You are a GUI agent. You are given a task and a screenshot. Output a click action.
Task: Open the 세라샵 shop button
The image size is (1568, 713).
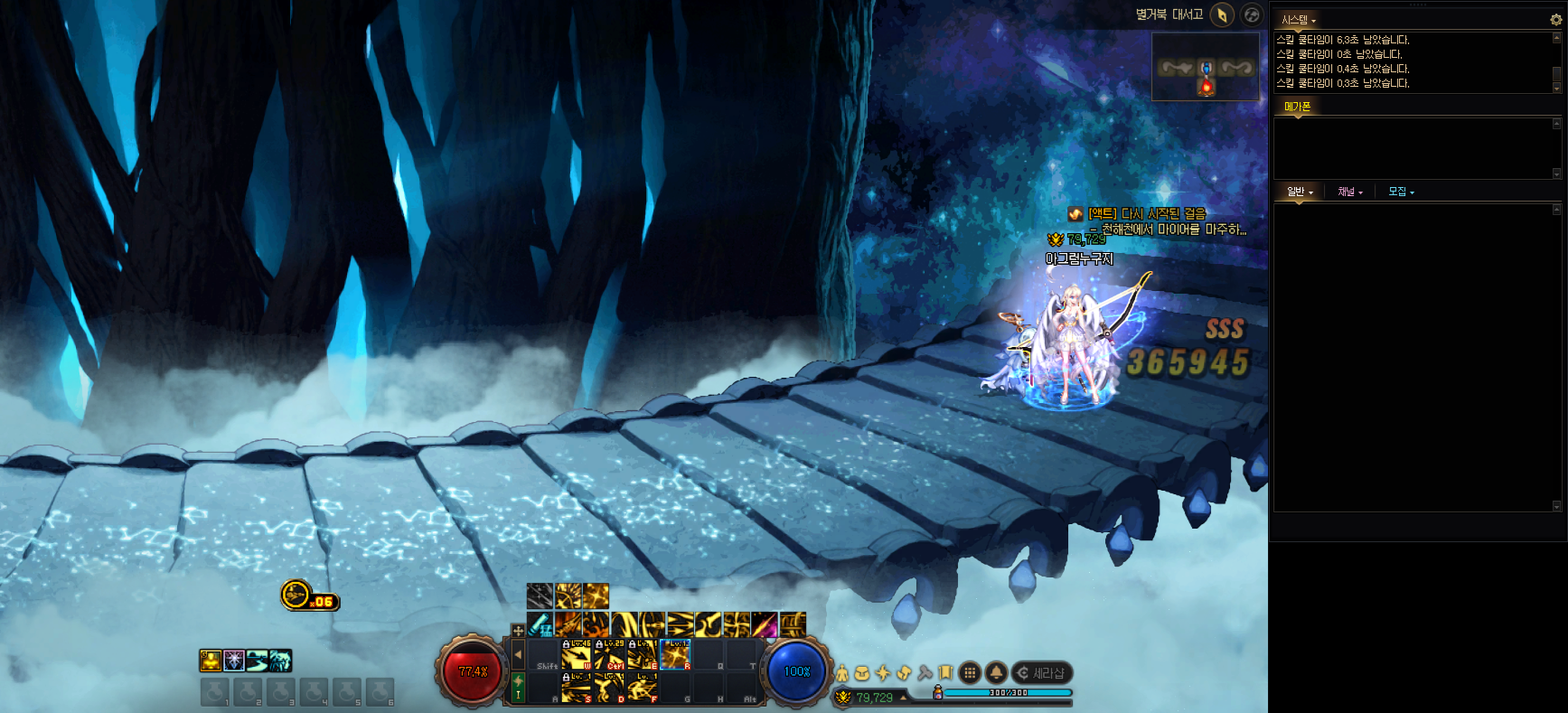pyautogui.click(x=1041, y=672)
